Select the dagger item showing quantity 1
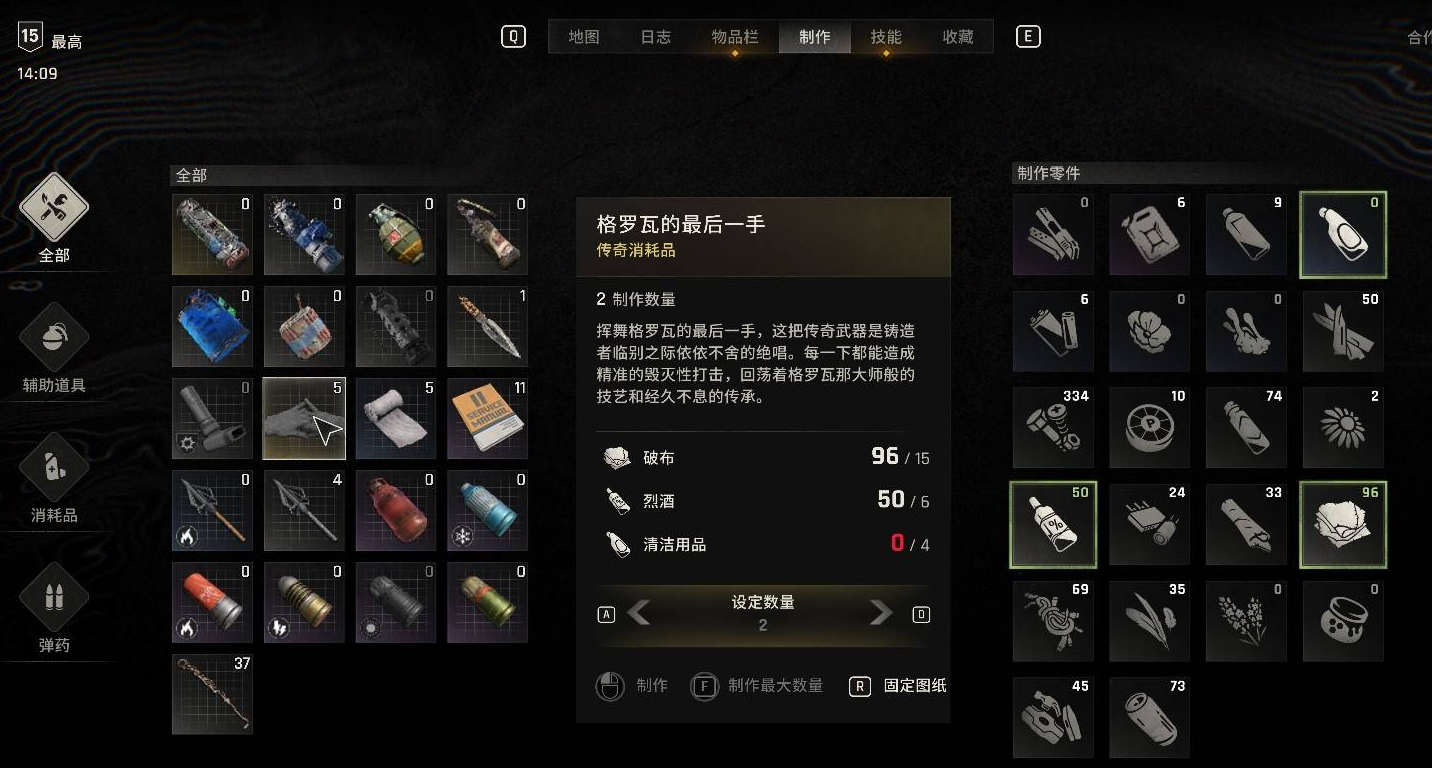The image size is (1432, 768). tap(487, 326)
